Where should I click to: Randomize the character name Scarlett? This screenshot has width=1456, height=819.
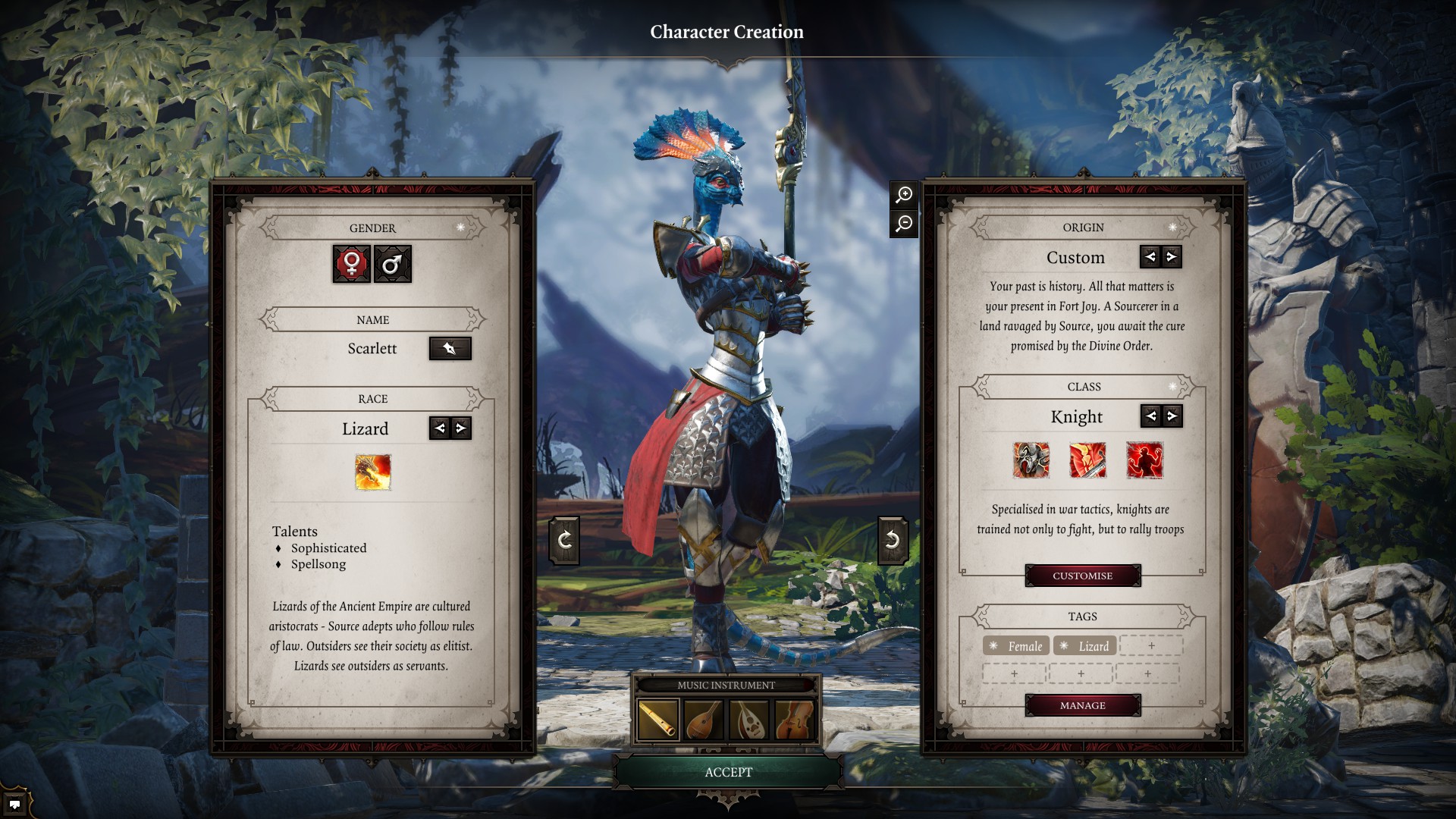click(x=450, y=349)
